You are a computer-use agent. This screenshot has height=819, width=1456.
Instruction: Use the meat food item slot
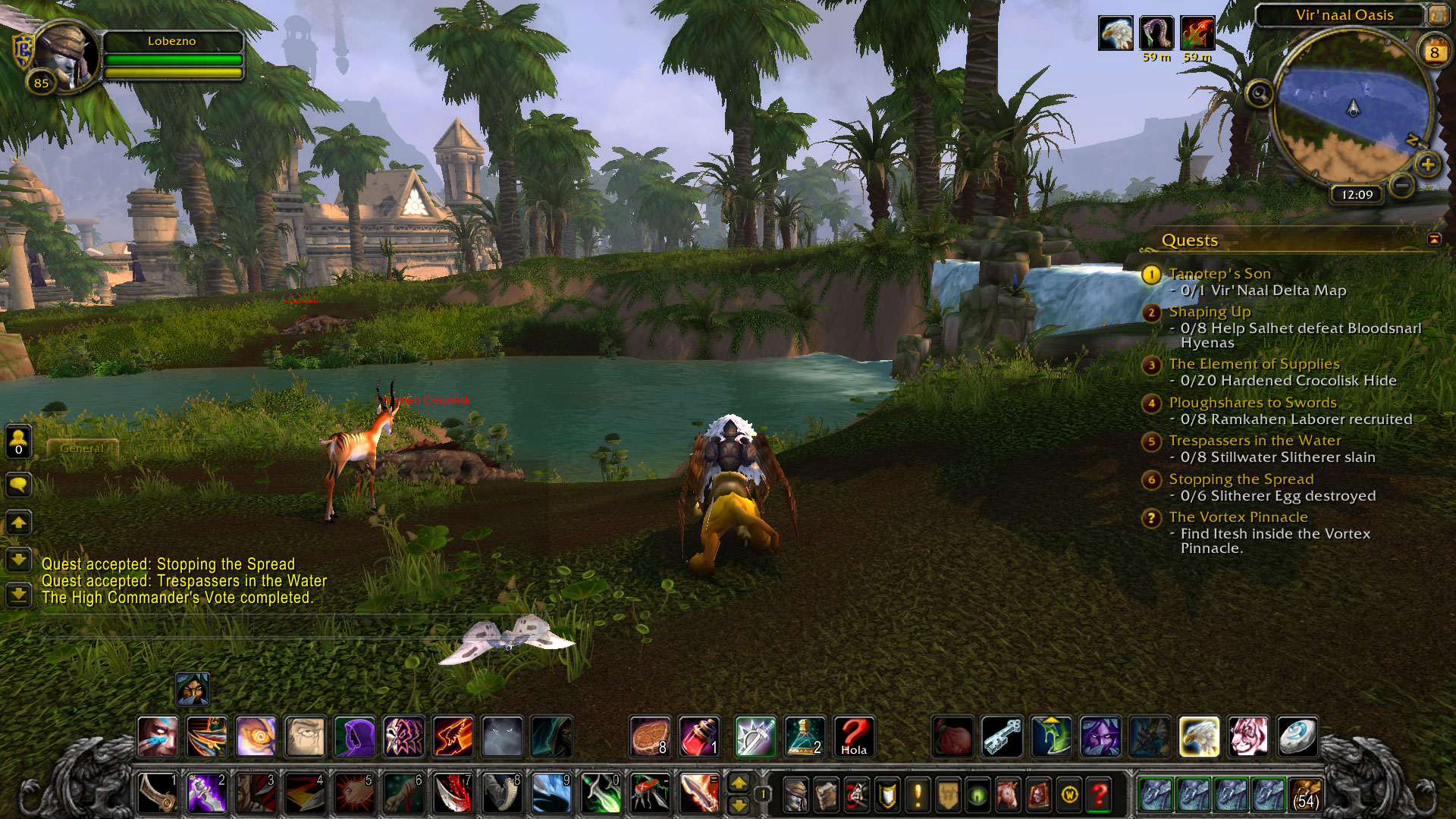click(x=650, y=737)
